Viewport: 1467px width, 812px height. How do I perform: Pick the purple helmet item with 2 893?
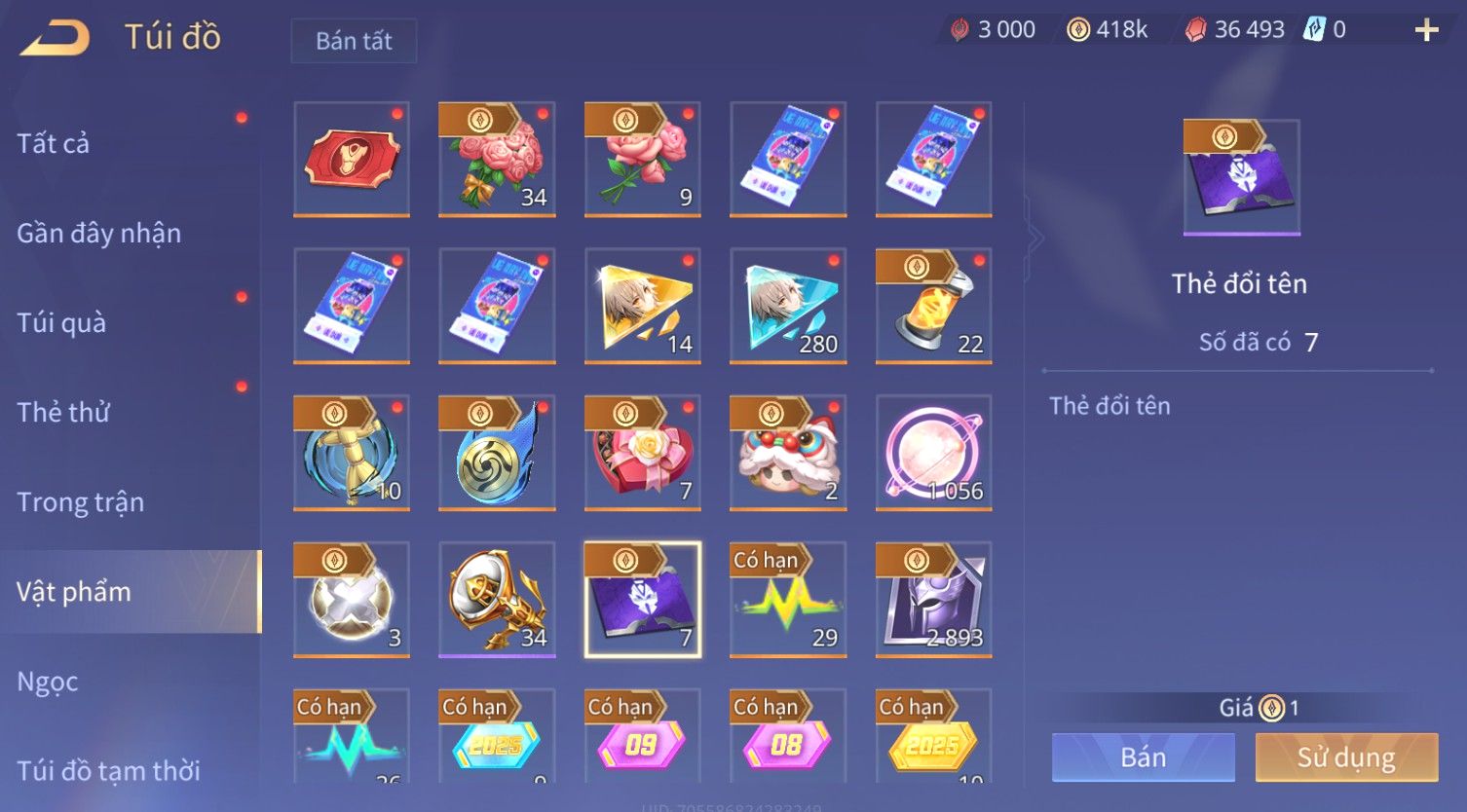point(933,600)
